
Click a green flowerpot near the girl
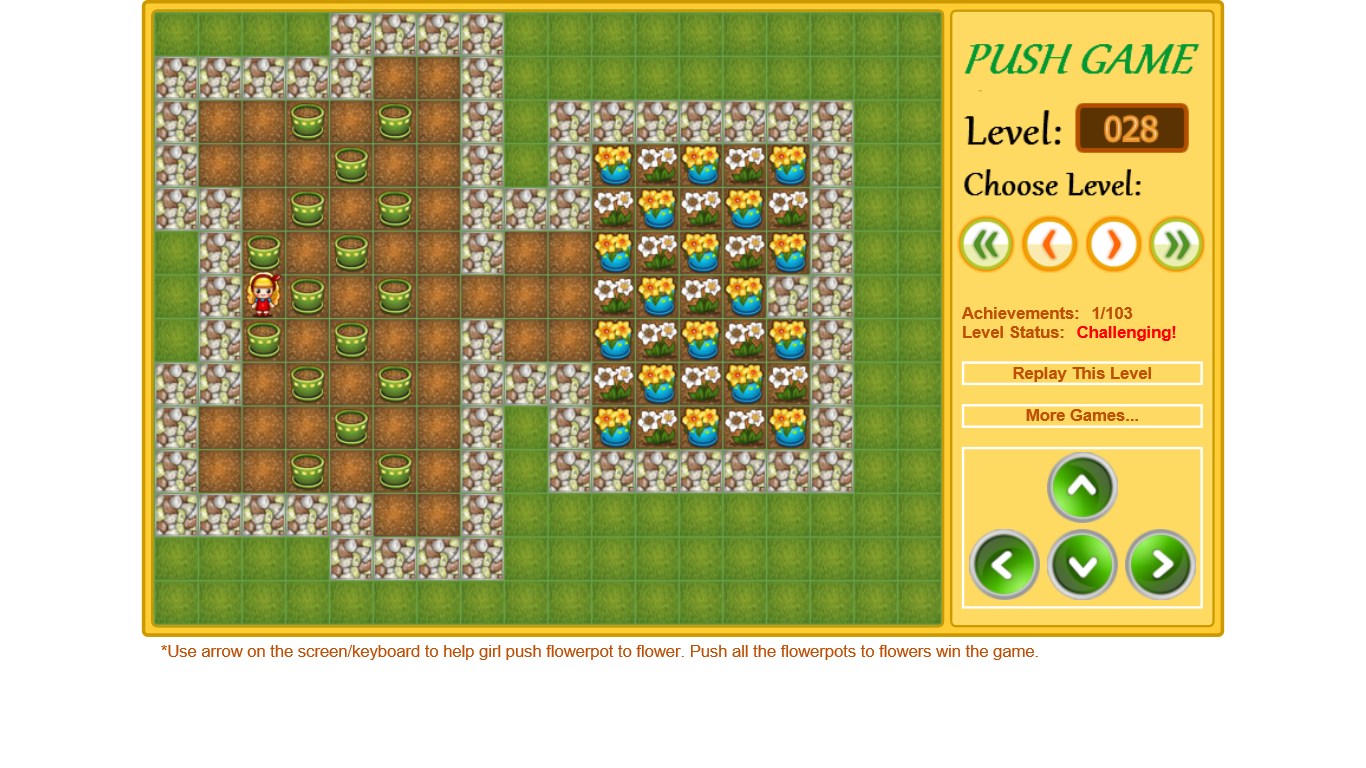click(306, 295)
